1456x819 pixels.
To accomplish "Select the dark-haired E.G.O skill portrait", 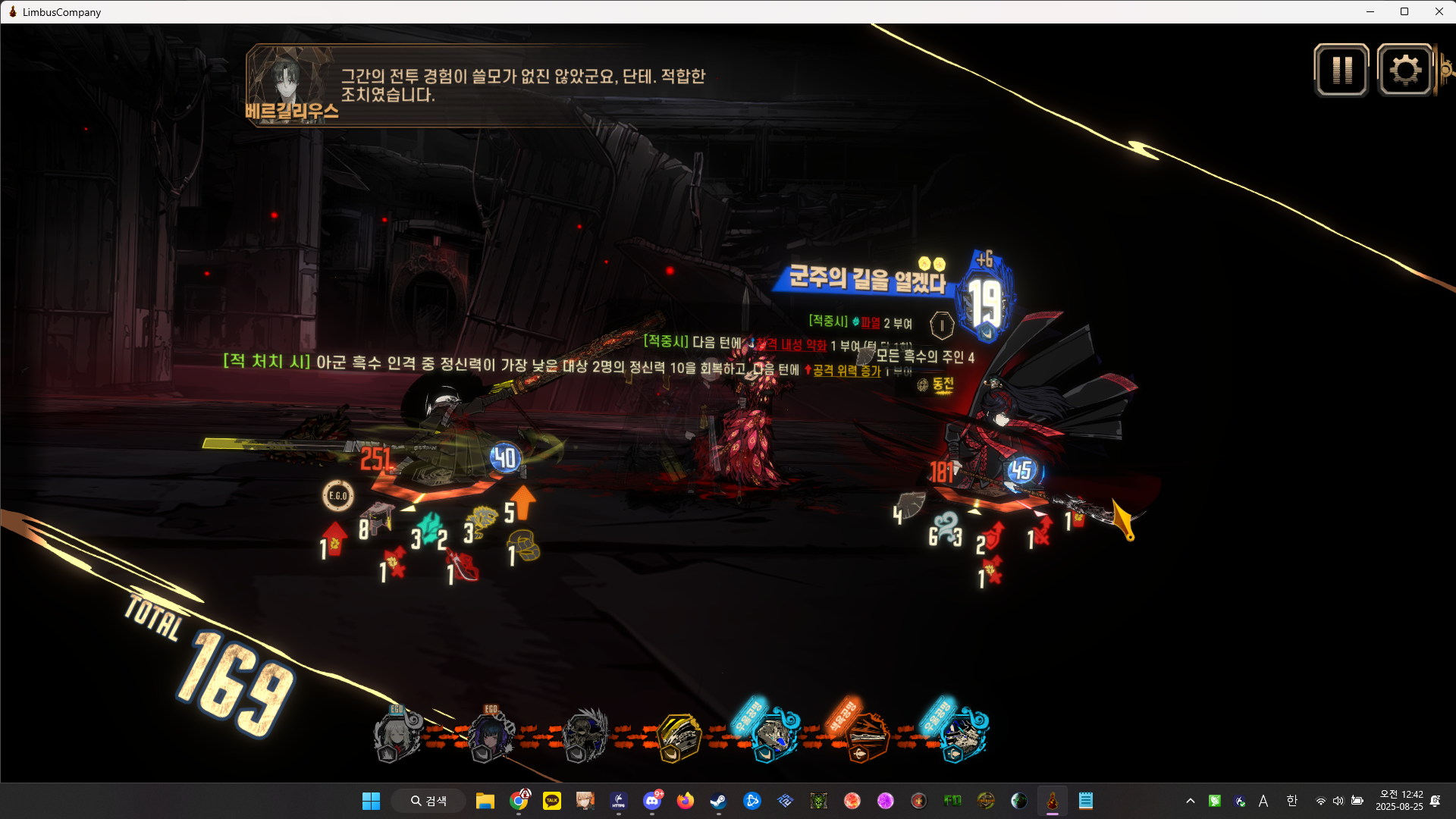I will [491, 736].
